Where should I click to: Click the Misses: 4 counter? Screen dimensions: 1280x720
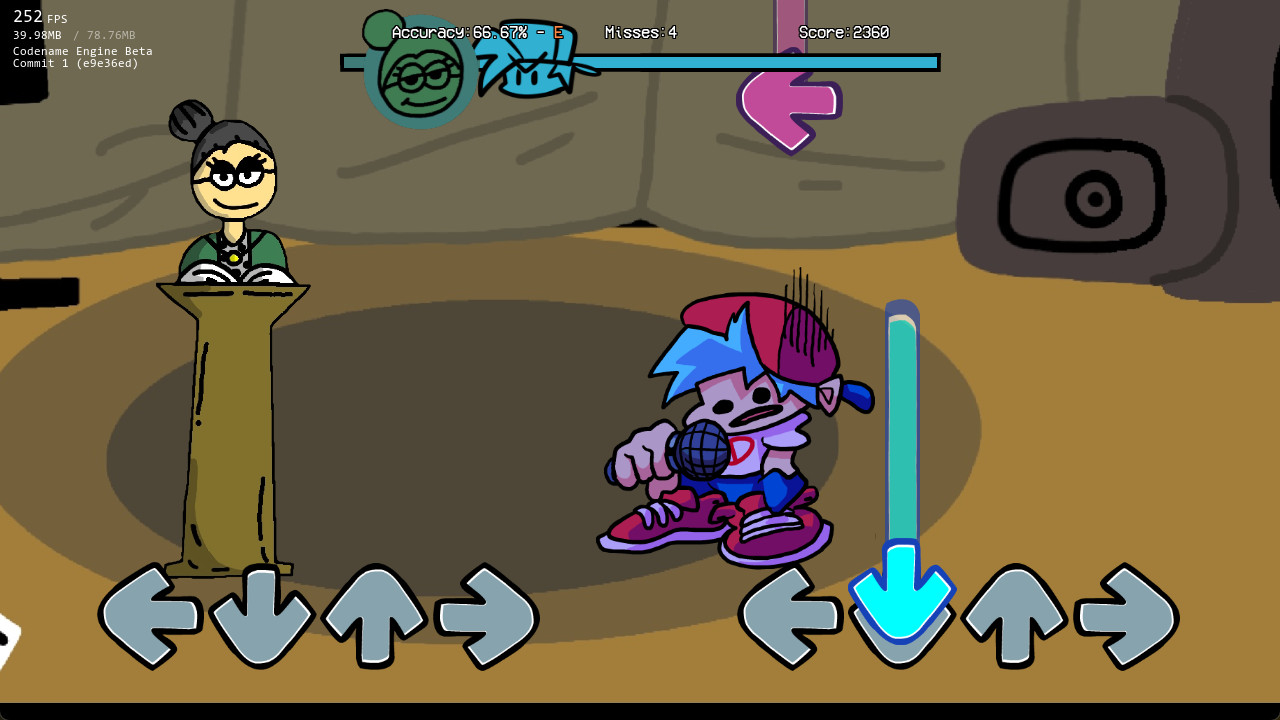tap(640, 32)
